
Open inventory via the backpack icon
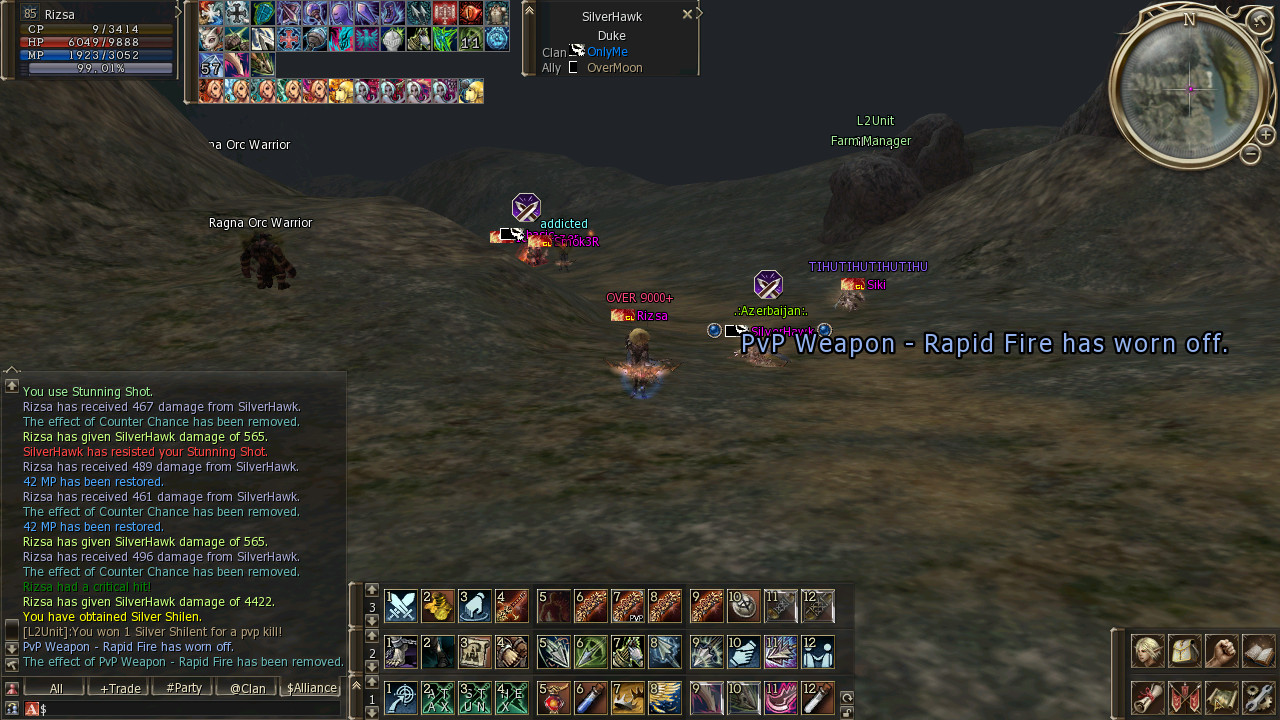coord(1184,651)
